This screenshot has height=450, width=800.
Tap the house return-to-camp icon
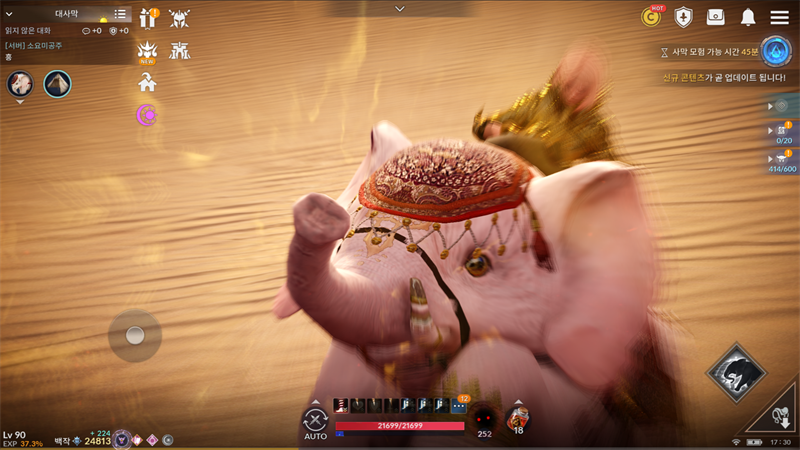148,84
